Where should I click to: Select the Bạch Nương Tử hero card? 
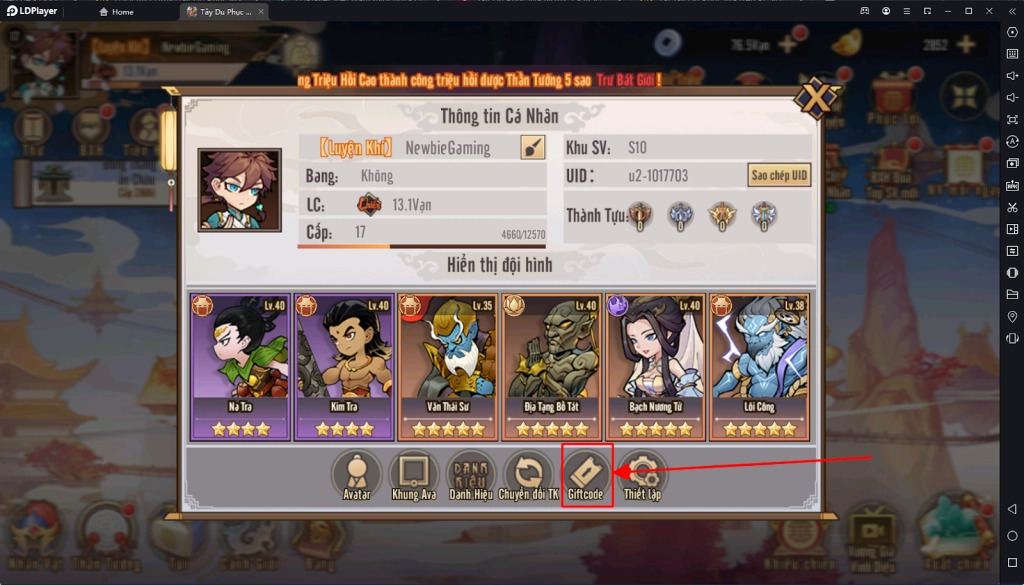pos(655,366)
